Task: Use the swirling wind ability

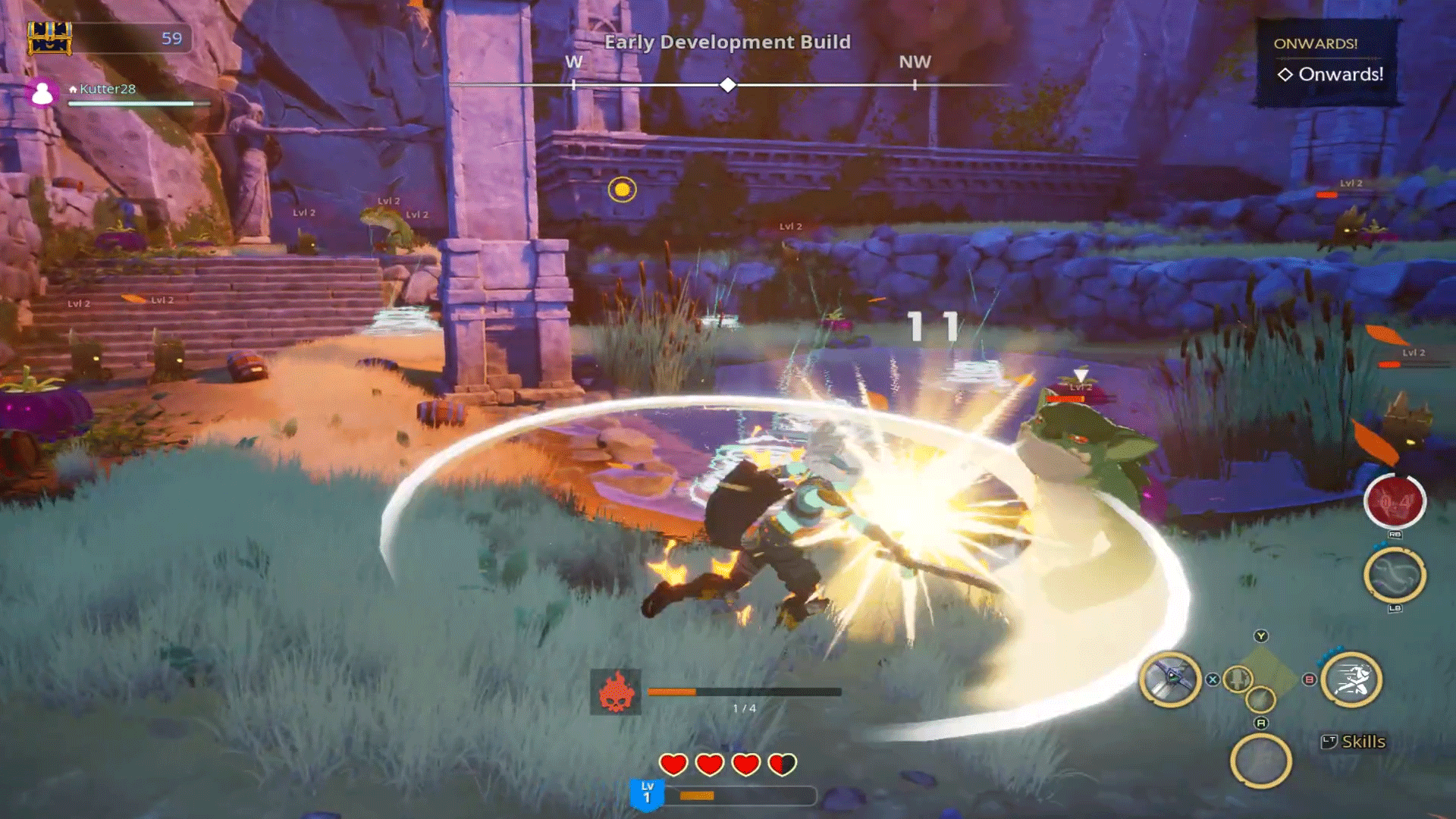Action: [x=1395, y=575]
